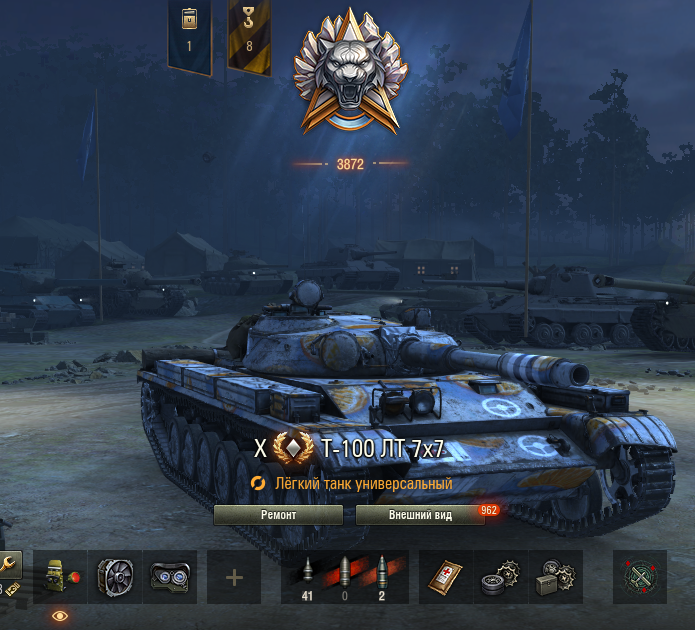Select the shell type with 41 rounds

[308, 577]
